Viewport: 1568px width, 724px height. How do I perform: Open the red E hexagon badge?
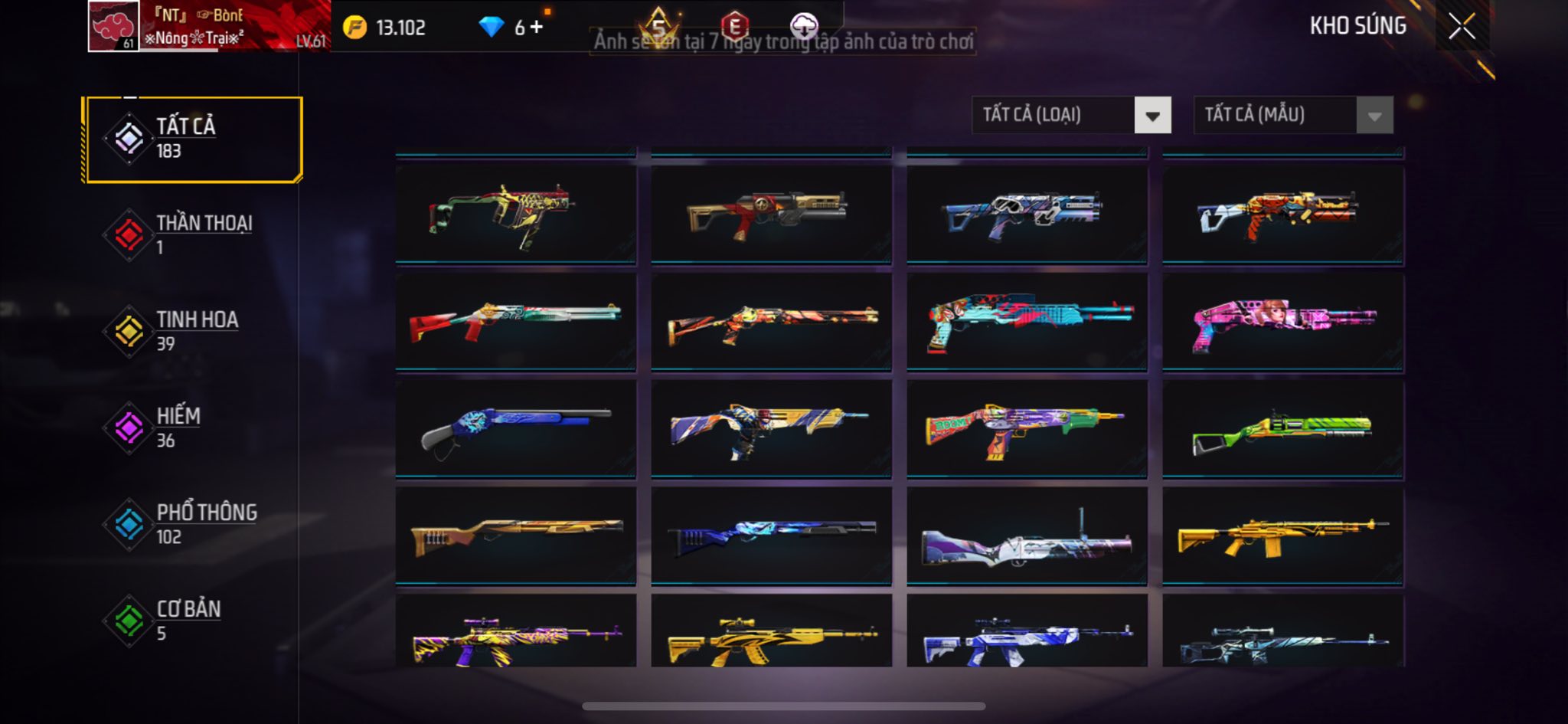point(734,27)
